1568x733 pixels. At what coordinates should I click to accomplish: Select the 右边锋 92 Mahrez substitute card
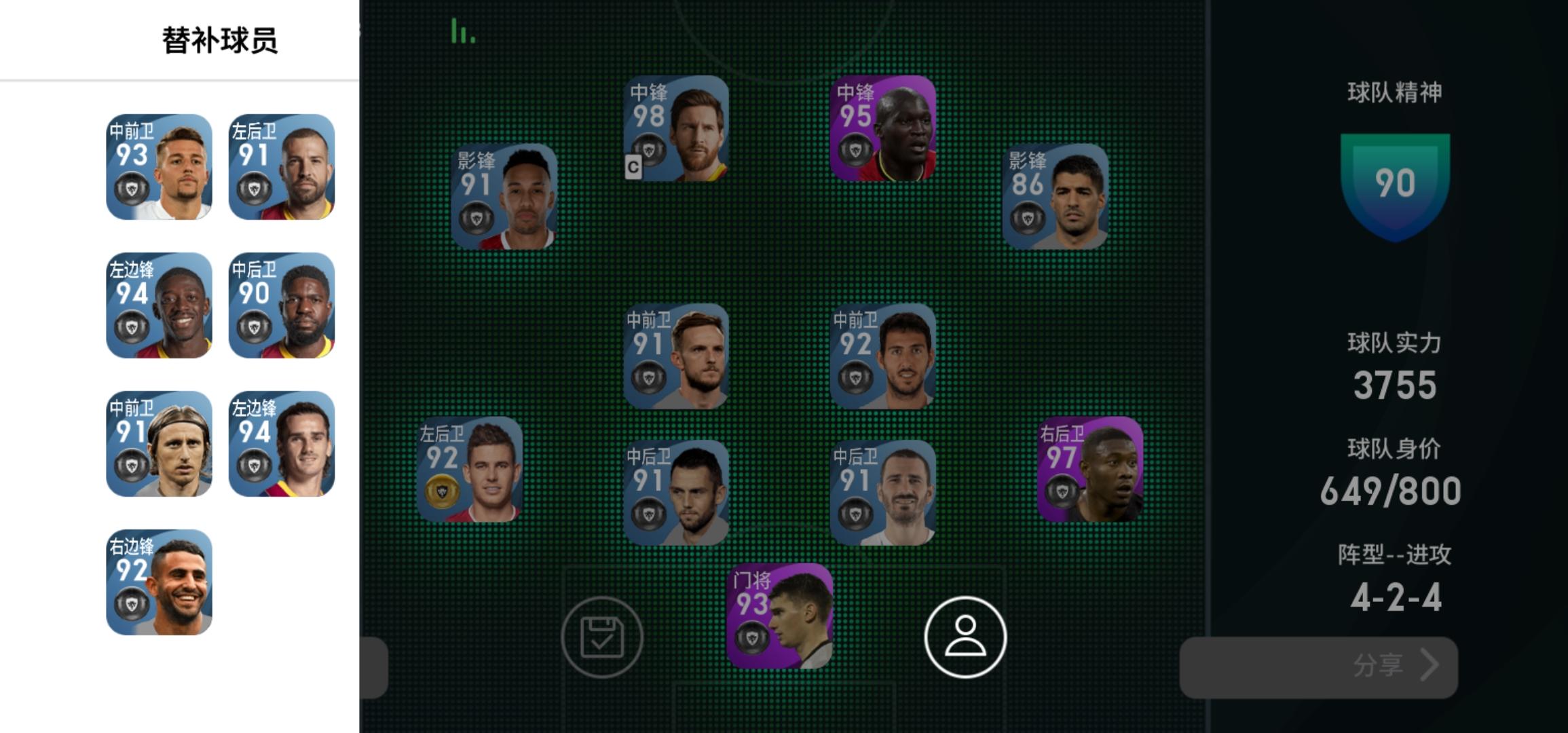pyautogui.click(x=160, y=580)
